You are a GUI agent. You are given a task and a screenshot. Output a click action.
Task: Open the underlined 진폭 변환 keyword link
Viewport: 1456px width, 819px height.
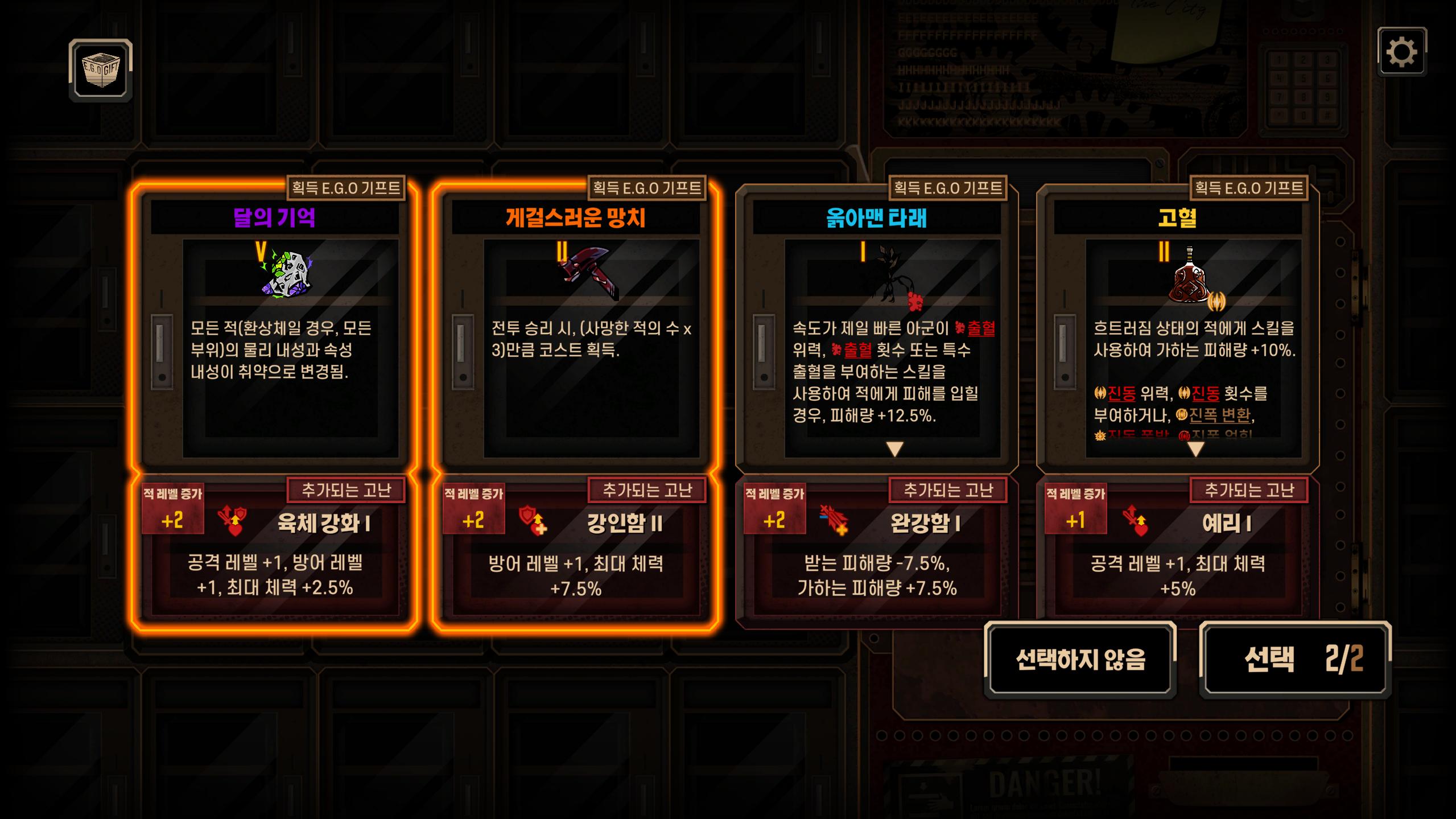tap(1219, 415)
